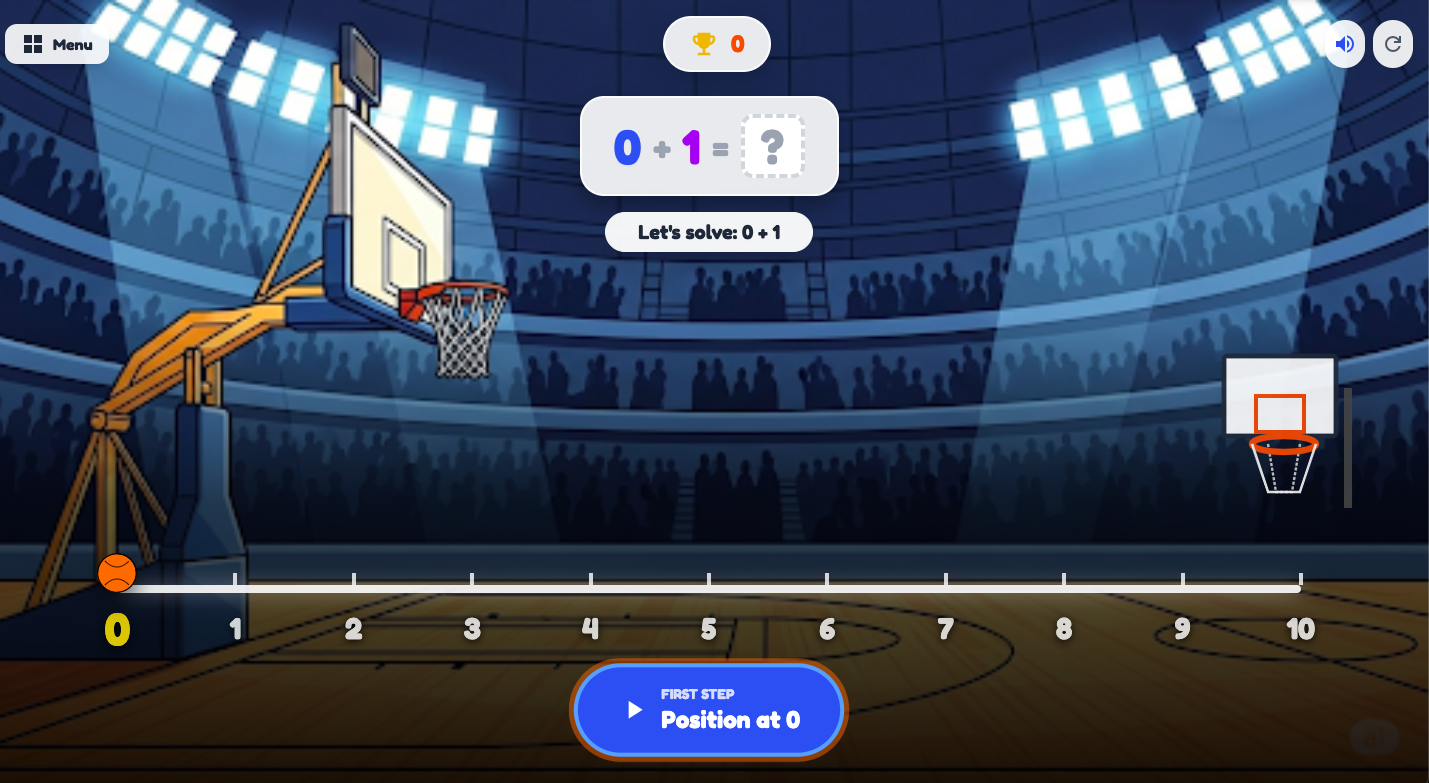1429x783 pixels.
Task: Restart the game with the refresh icon
Action: click(1392, 43)
